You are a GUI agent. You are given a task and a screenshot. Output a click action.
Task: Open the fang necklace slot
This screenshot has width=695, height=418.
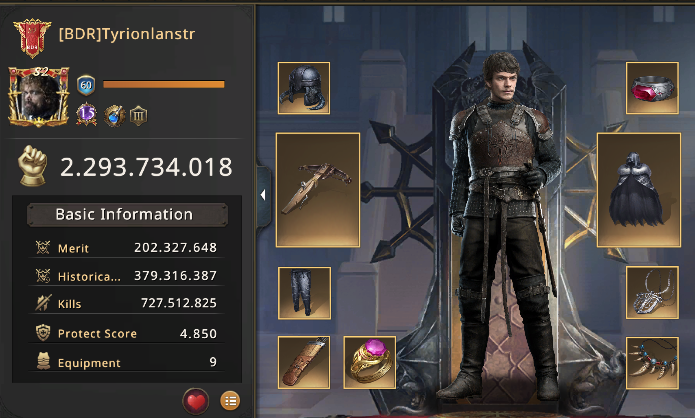tap(652, 362)
